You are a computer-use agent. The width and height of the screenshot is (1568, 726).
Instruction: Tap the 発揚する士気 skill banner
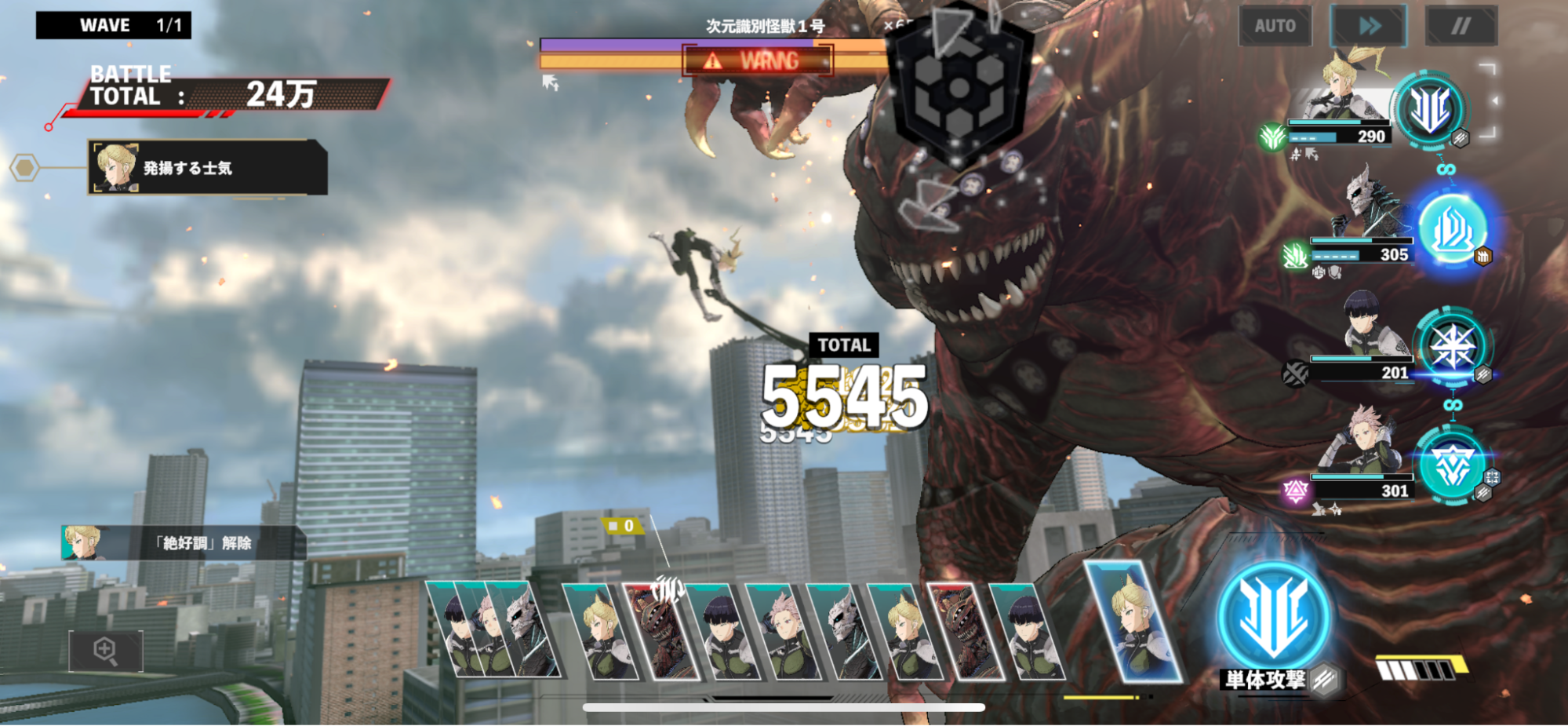[x=207, y=167]
